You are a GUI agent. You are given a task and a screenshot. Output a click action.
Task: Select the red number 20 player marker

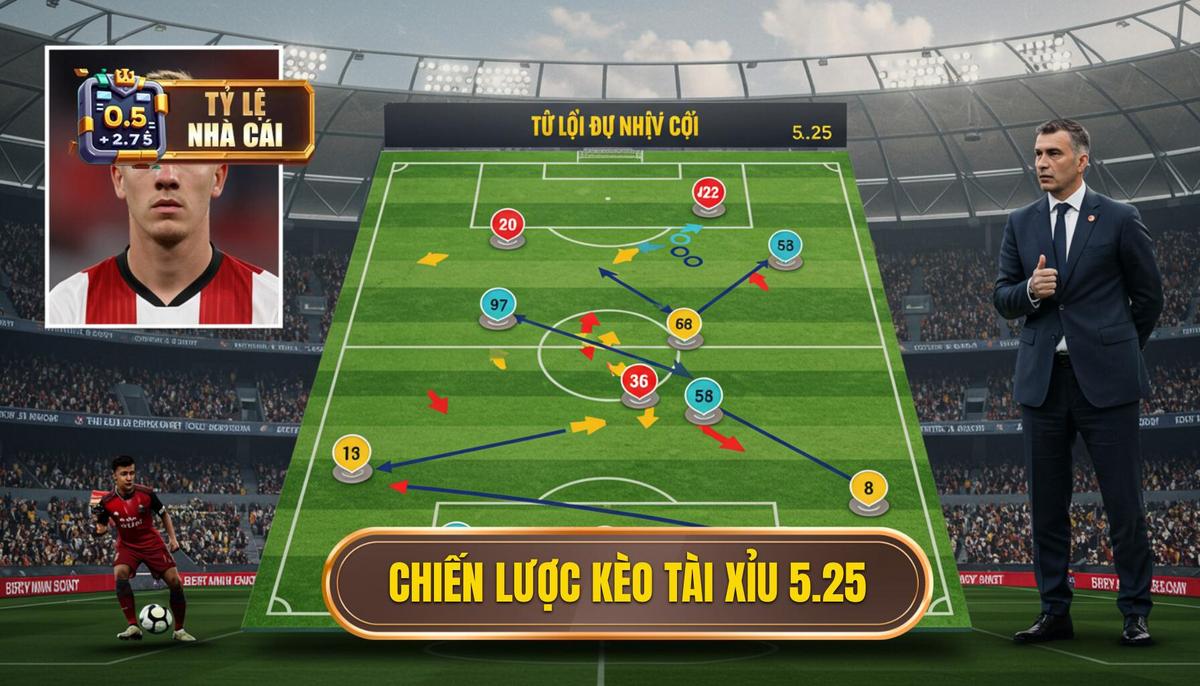tap(507, 226)
